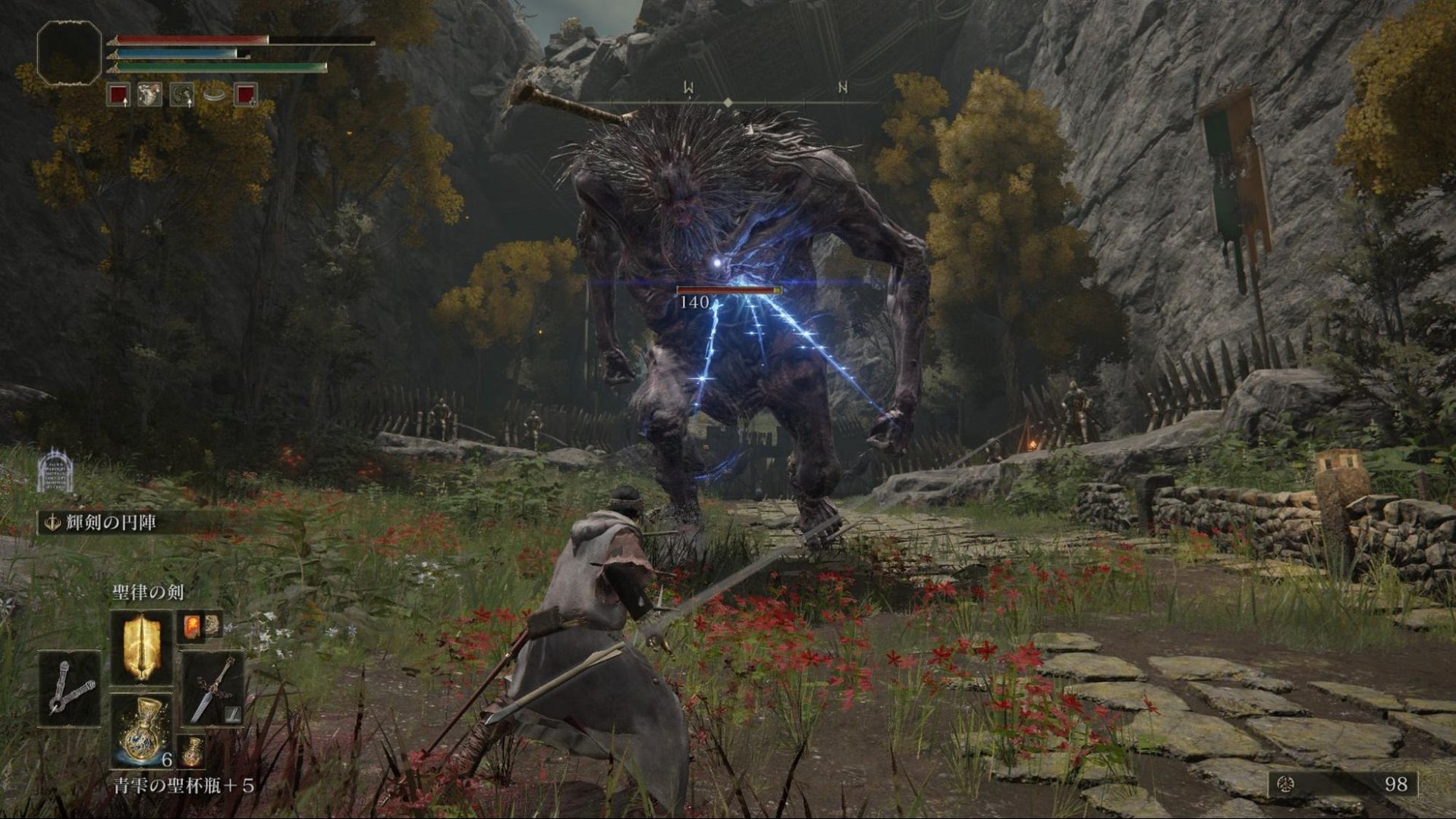Click the glowing summon gate icon
Screen dimensions: 1456x819
(x=53, y=470)
